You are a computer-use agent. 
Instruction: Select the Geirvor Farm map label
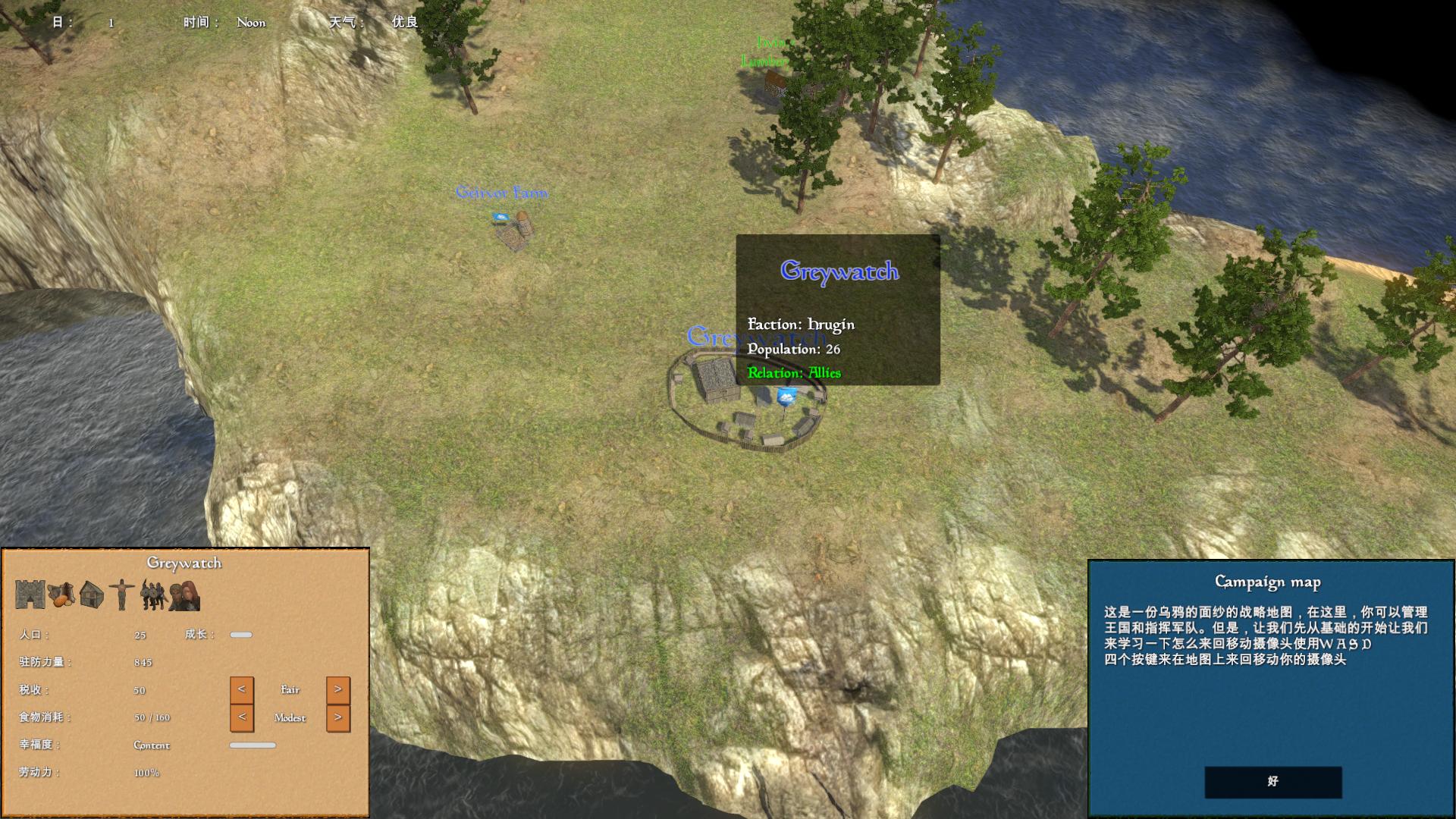click(x=501, y=193)
